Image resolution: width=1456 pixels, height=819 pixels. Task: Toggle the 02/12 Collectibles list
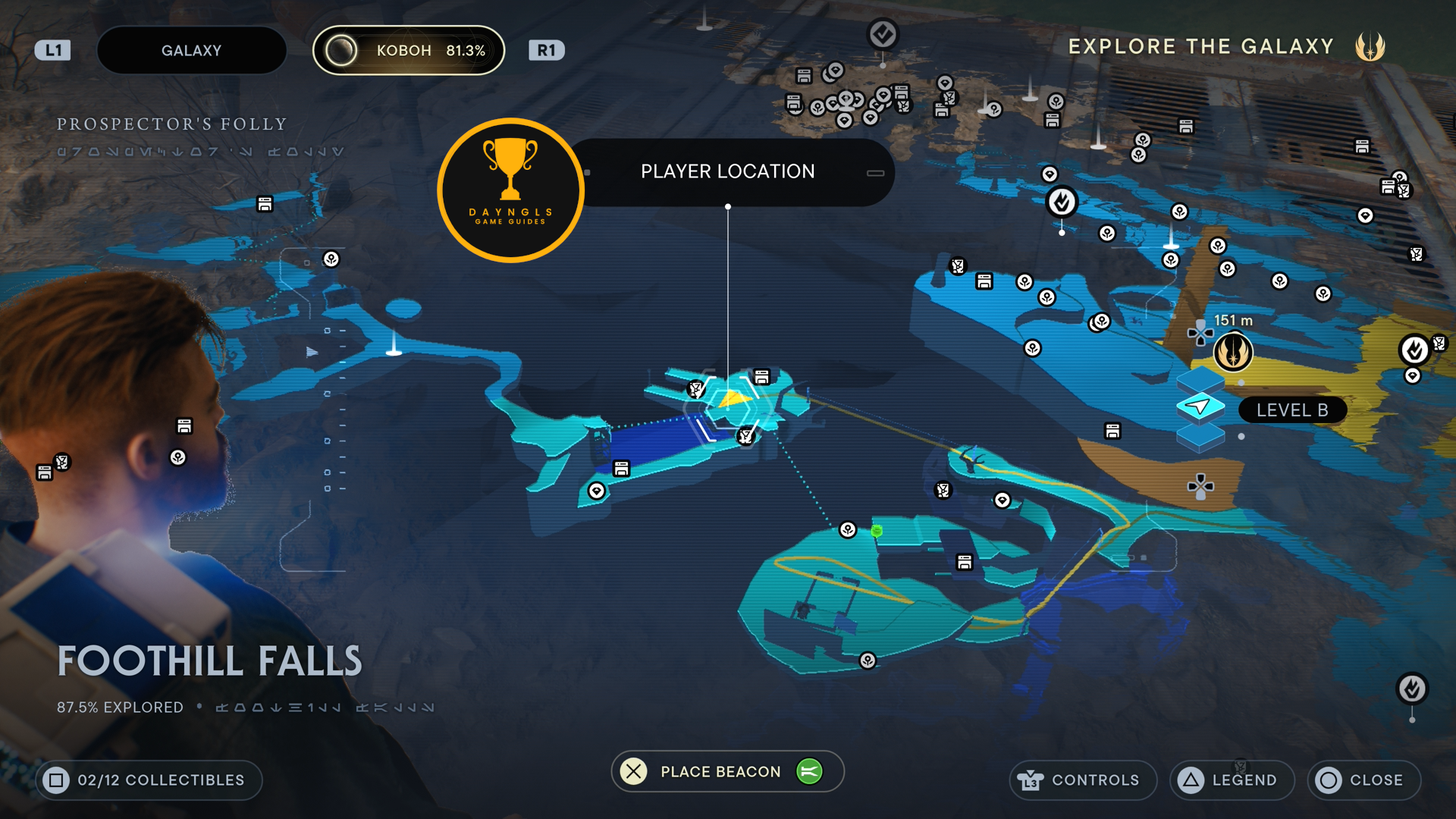149,780
